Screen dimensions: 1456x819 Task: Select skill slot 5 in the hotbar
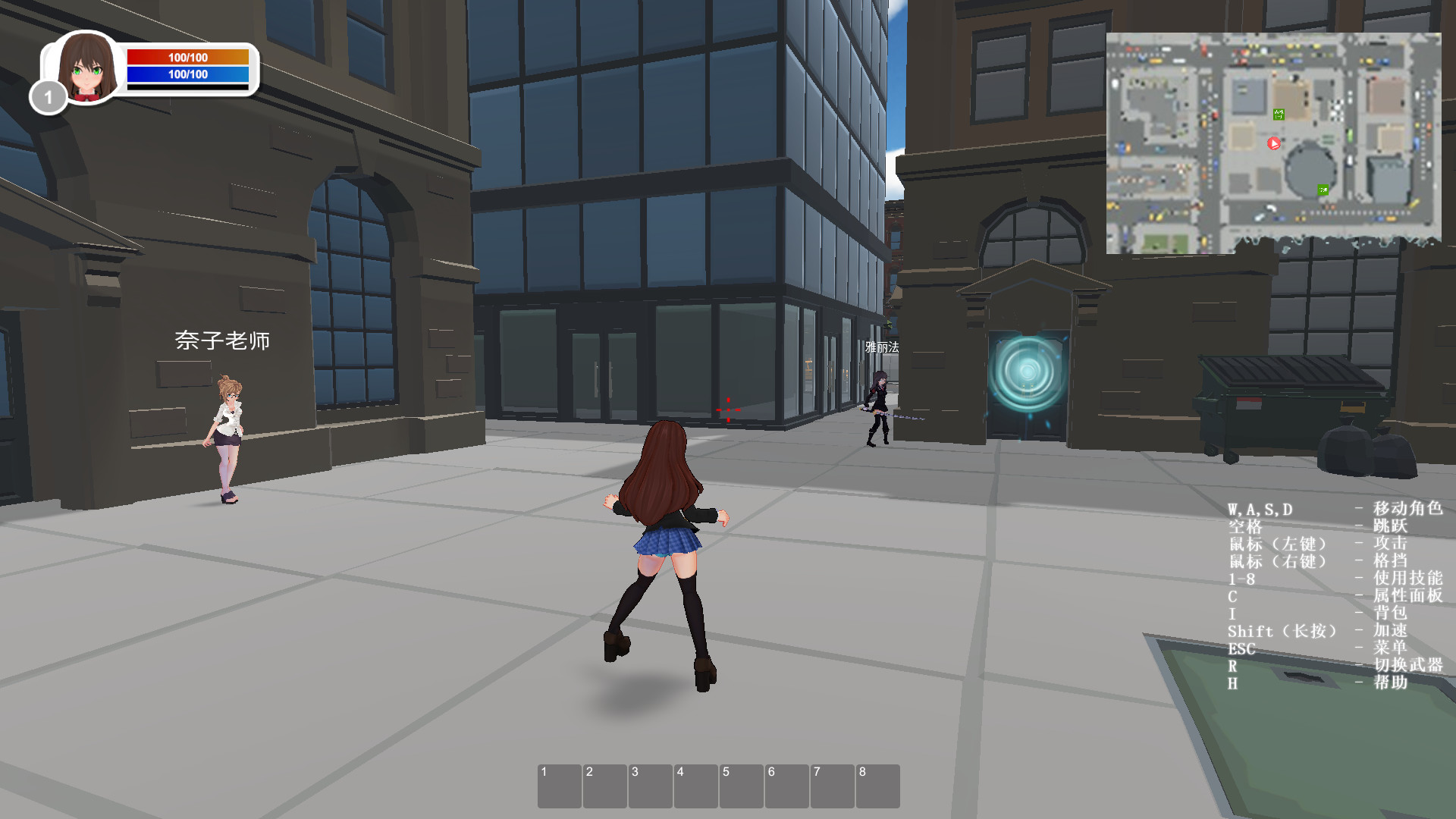[x=743, y=785]
